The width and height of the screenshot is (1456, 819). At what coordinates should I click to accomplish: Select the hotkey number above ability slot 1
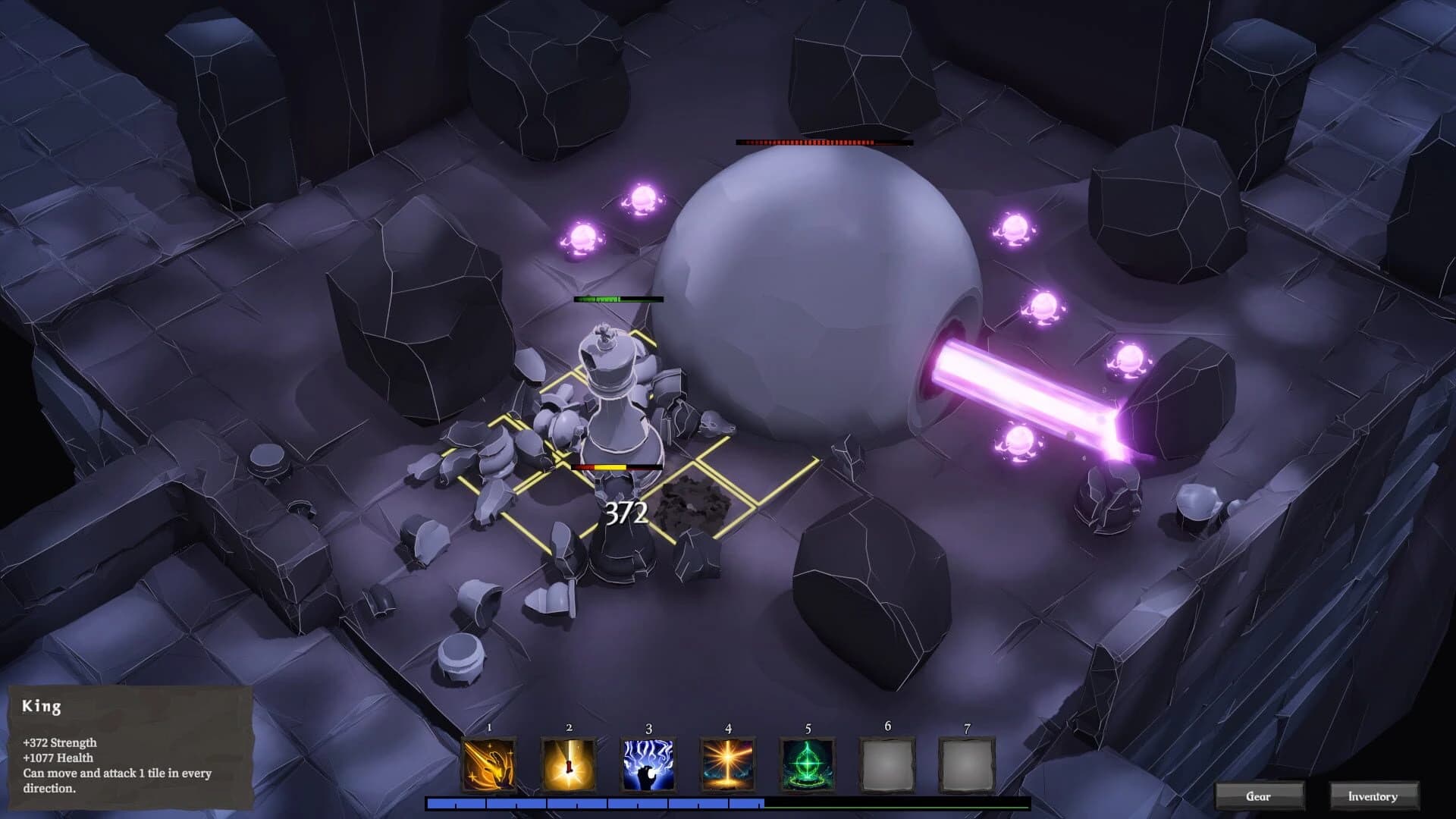coord(489,726)
